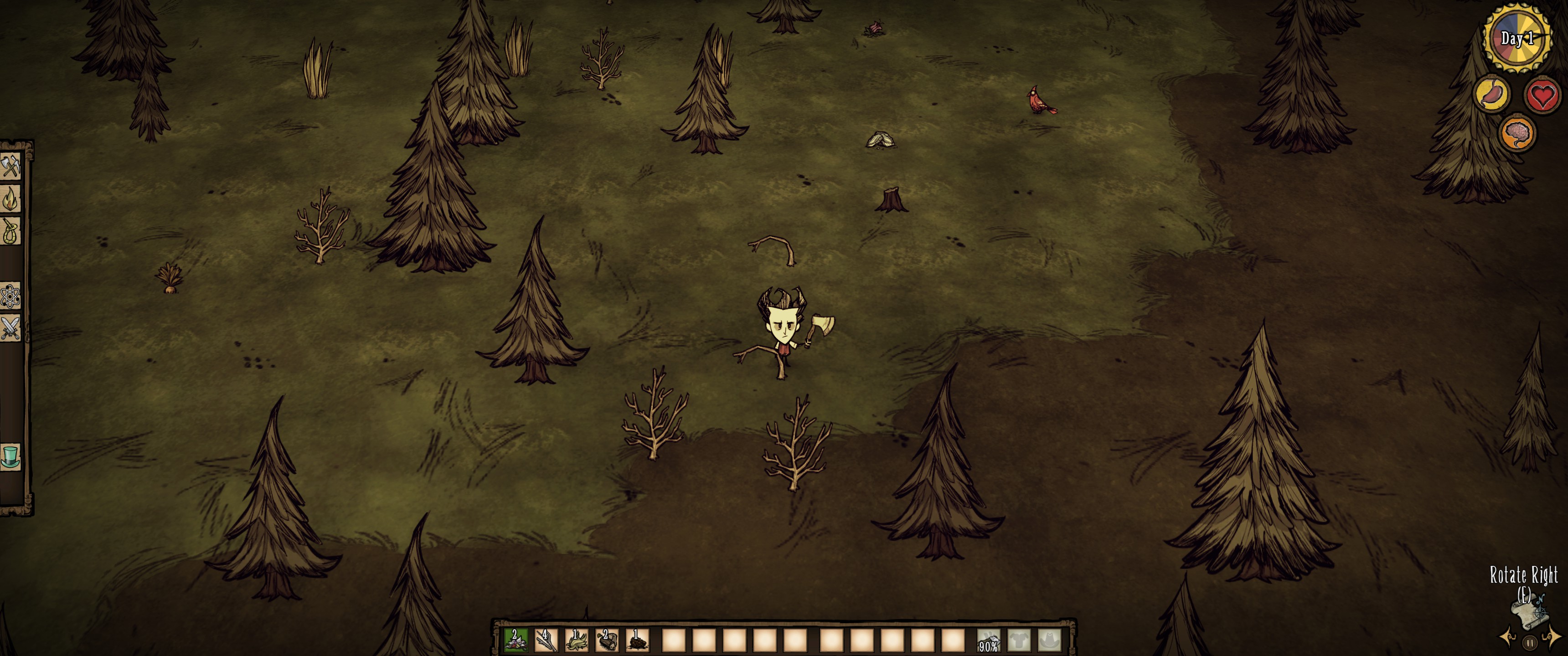Select the cut grass inventory slot

click(x=576, y=640)
